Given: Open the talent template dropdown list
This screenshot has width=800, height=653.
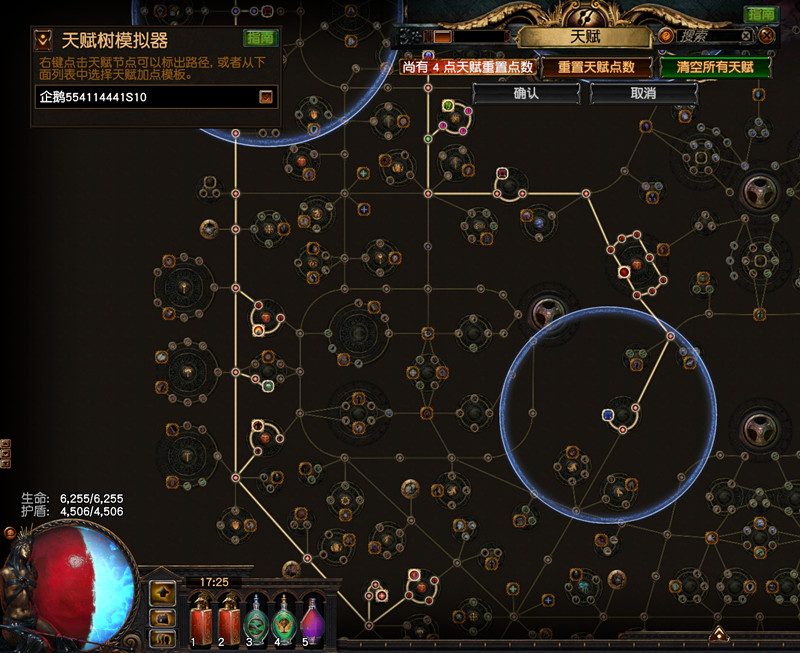Looking at the screenshot, I should click(266, 97).
